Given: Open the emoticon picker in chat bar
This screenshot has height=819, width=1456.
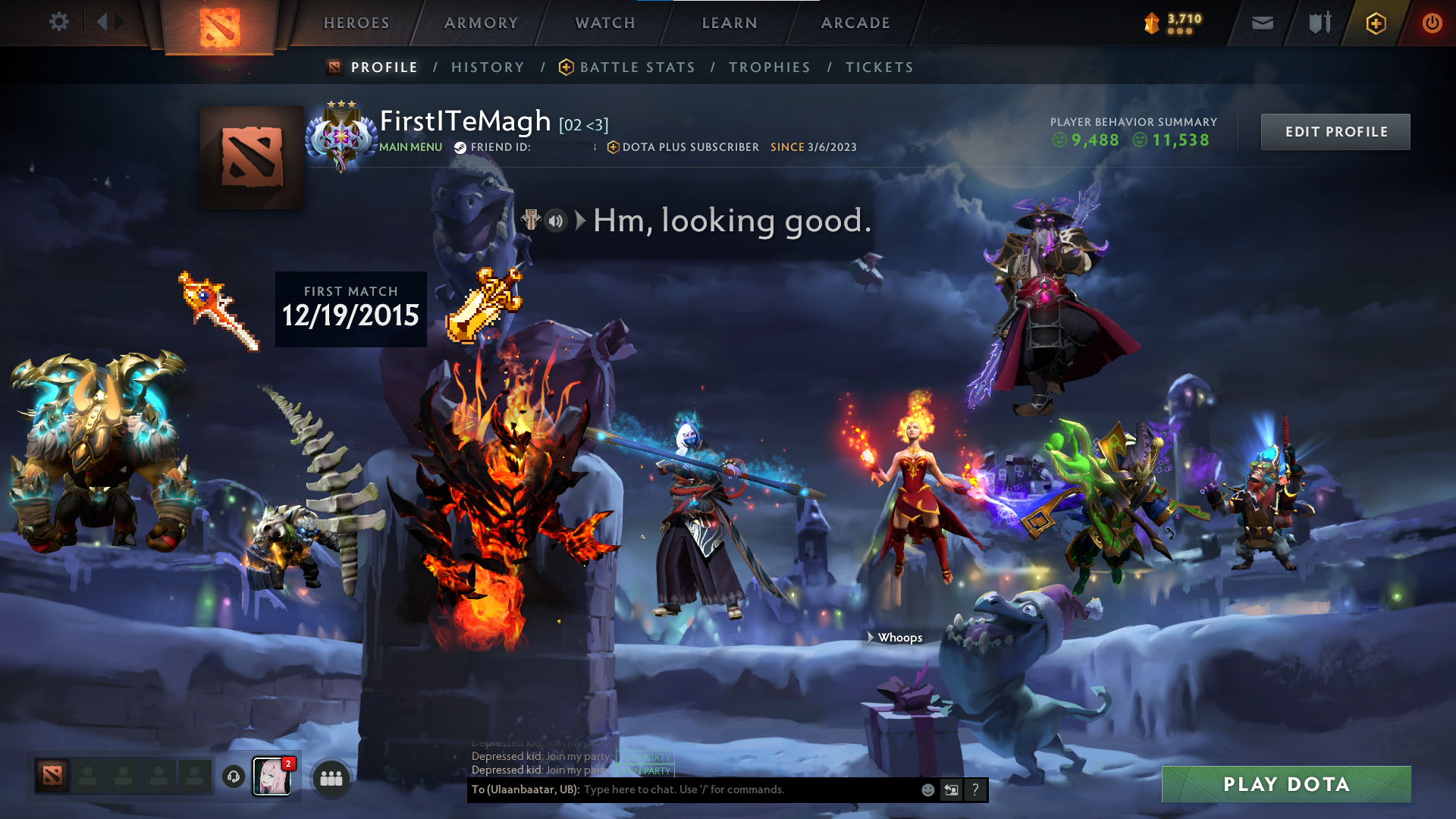Looking at the screenshot, I should [927, 789].
